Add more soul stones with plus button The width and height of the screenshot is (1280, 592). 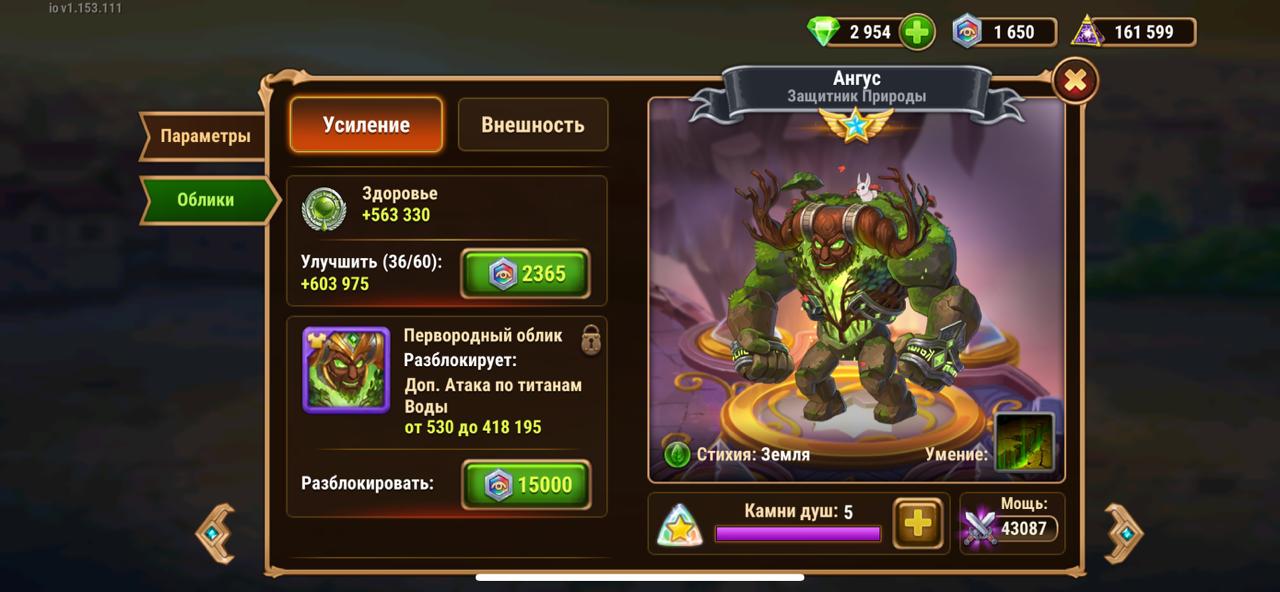click(x=916, y=522)
